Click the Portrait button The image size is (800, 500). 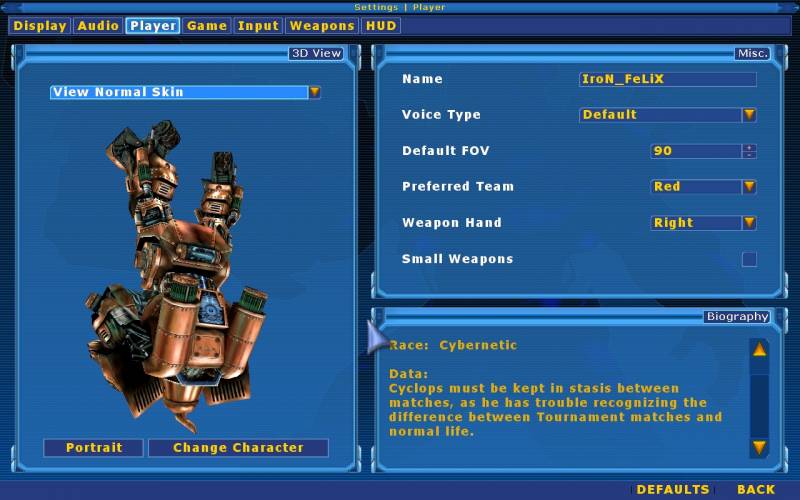coord(94,448)
